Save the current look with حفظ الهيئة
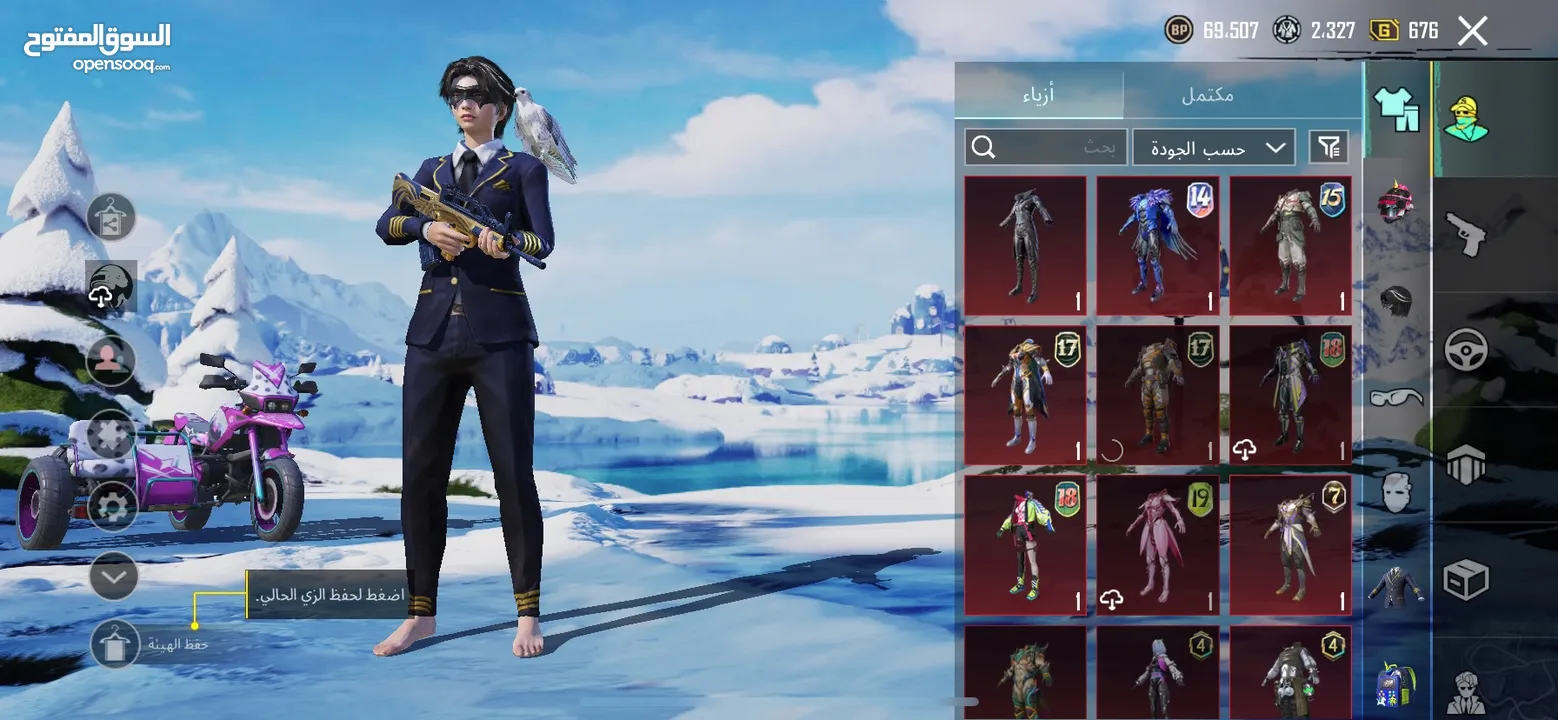Image resolution: width=1558 pixels, height=720 pixels. [115, 644]
